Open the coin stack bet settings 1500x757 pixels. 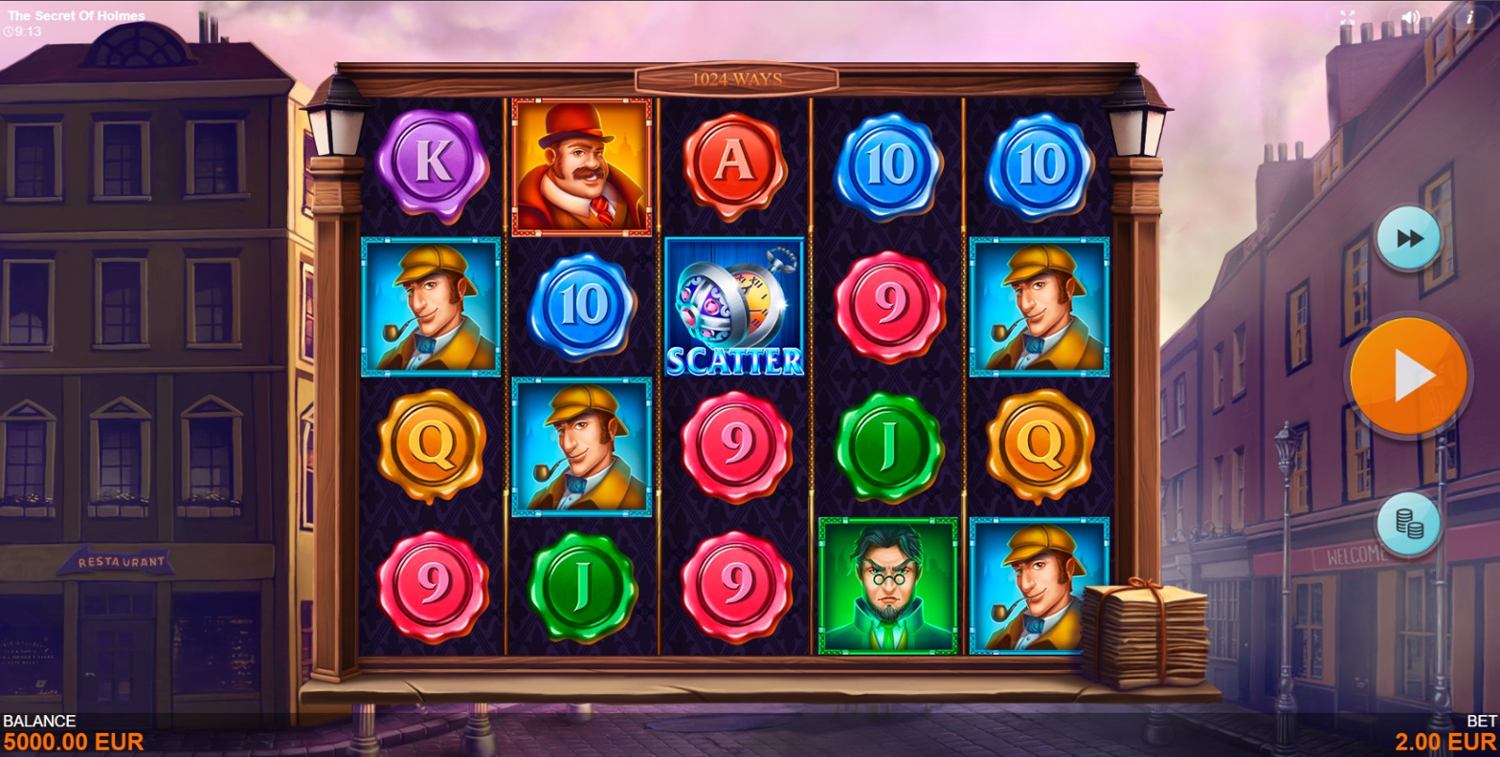click(x=1408, y=524)
